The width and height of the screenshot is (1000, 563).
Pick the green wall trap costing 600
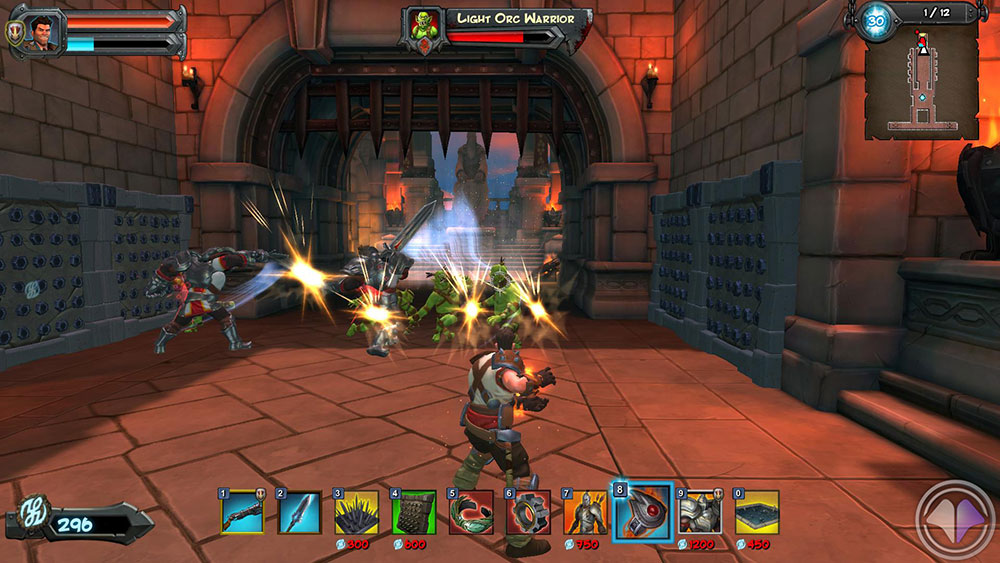[x=413, y=513]
